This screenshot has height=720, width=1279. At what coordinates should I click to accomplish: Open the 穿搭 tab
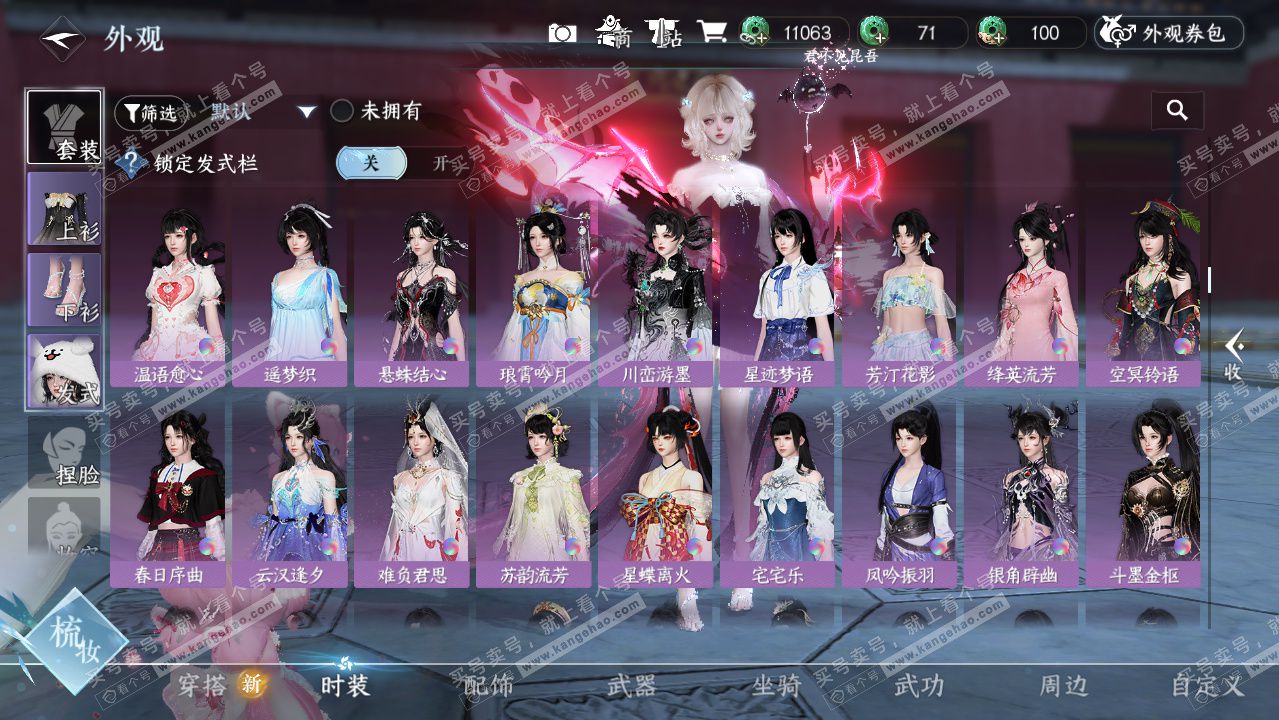203,685
